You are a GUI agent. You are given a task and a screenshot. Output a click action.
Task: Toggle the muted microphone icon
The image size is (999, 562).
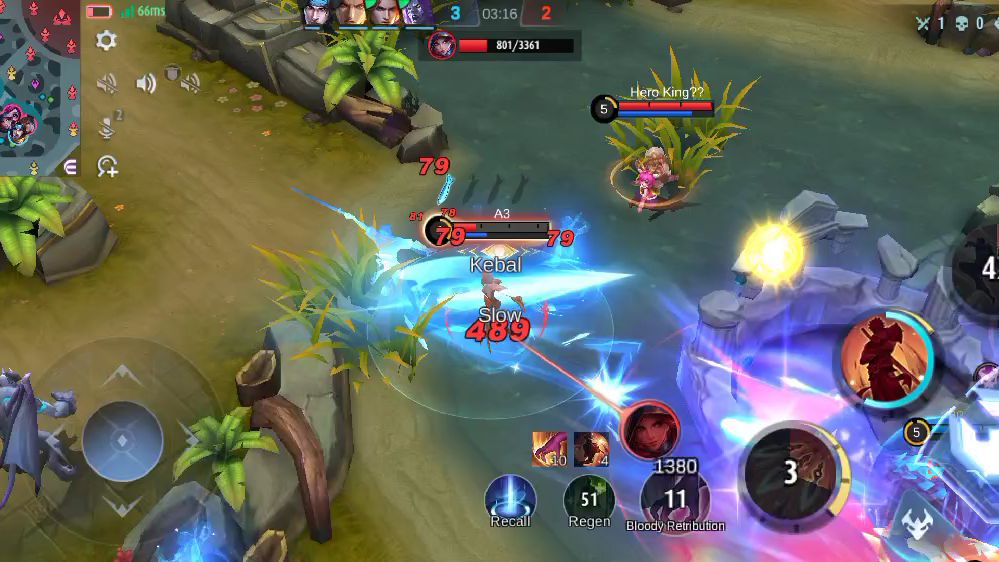pyautogui.click(x=108, y=126)
